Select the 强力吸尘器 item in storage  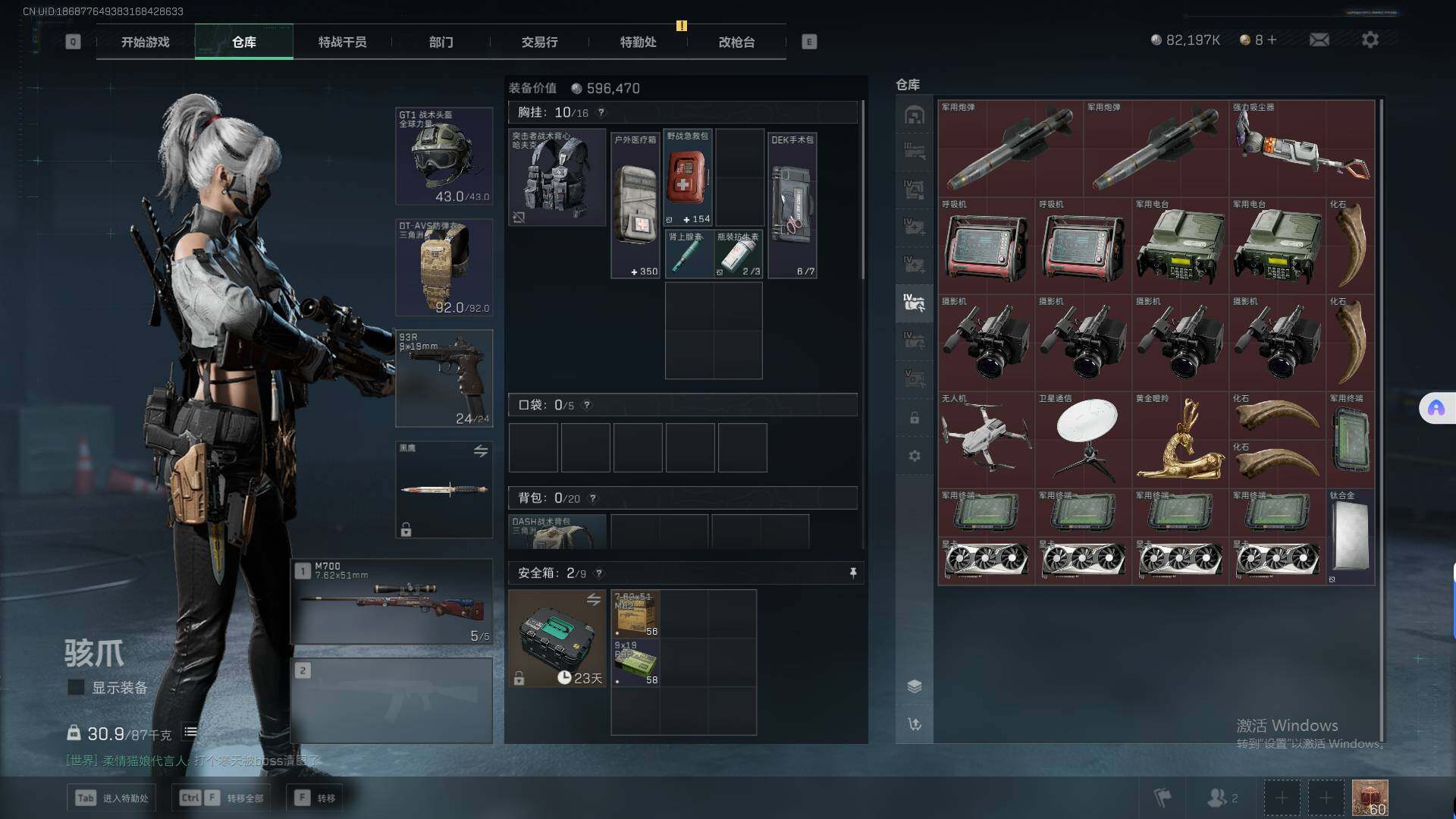1301,149
